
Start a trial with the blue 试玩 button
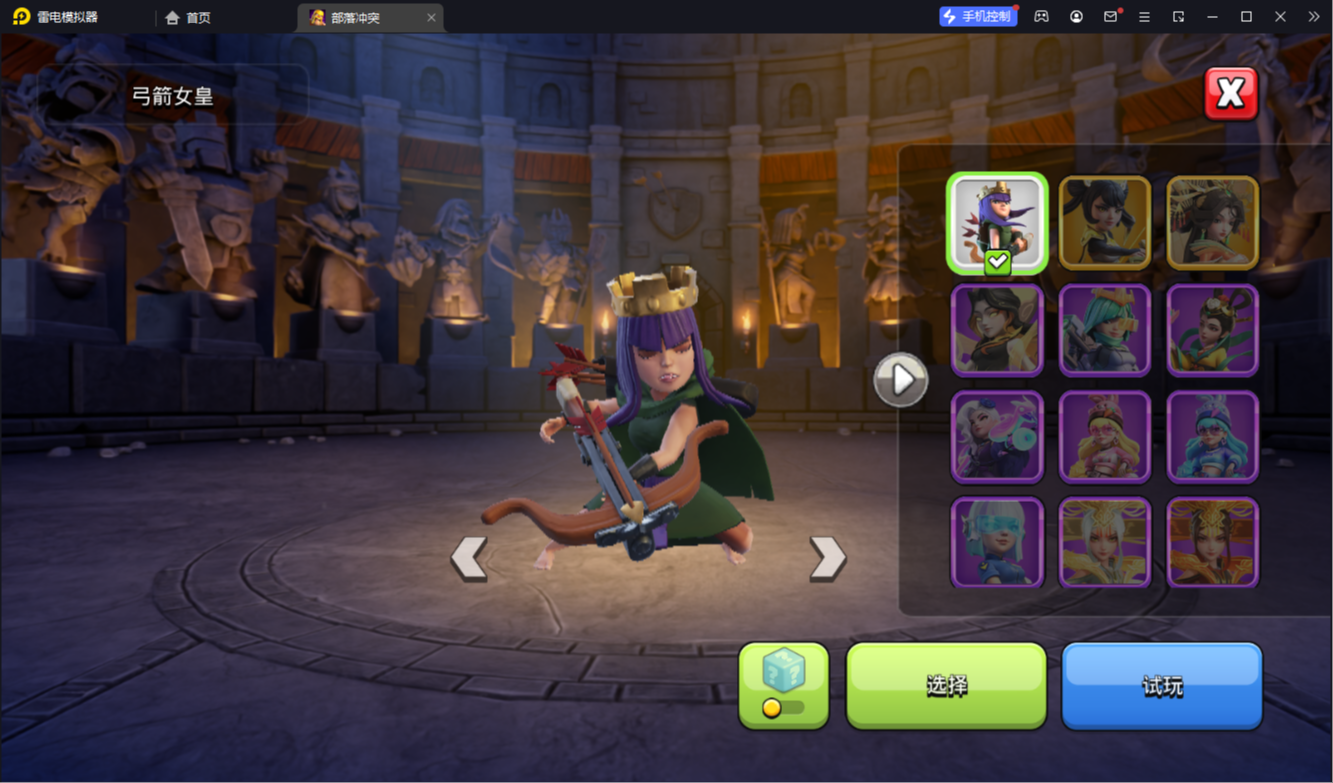(1161, 685)
